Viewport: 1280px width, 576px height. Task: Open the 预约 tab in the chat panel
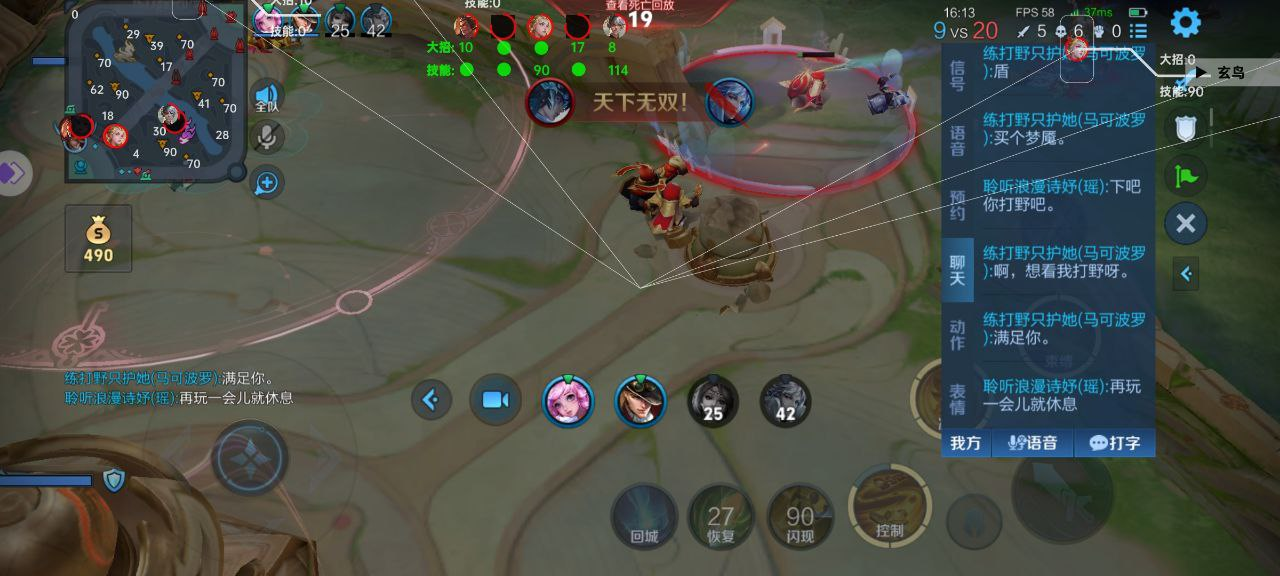[957, 205]
